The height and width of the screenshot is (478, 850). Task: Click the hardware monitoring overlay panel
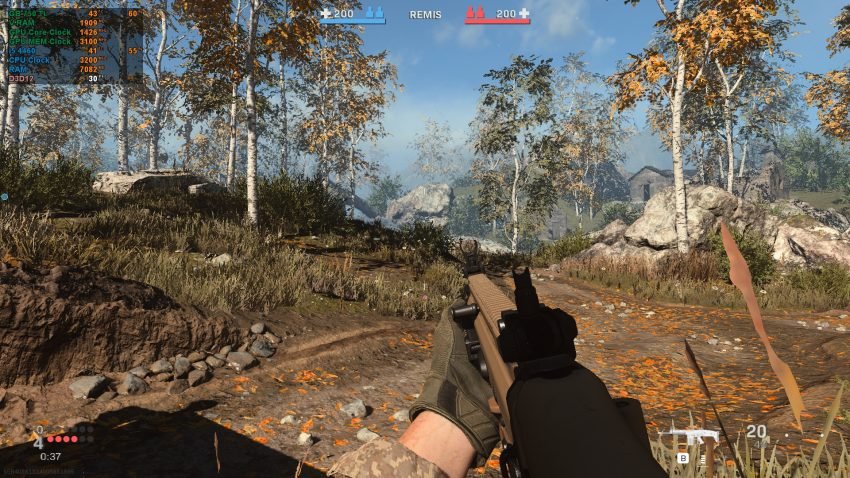click(75, 45)
